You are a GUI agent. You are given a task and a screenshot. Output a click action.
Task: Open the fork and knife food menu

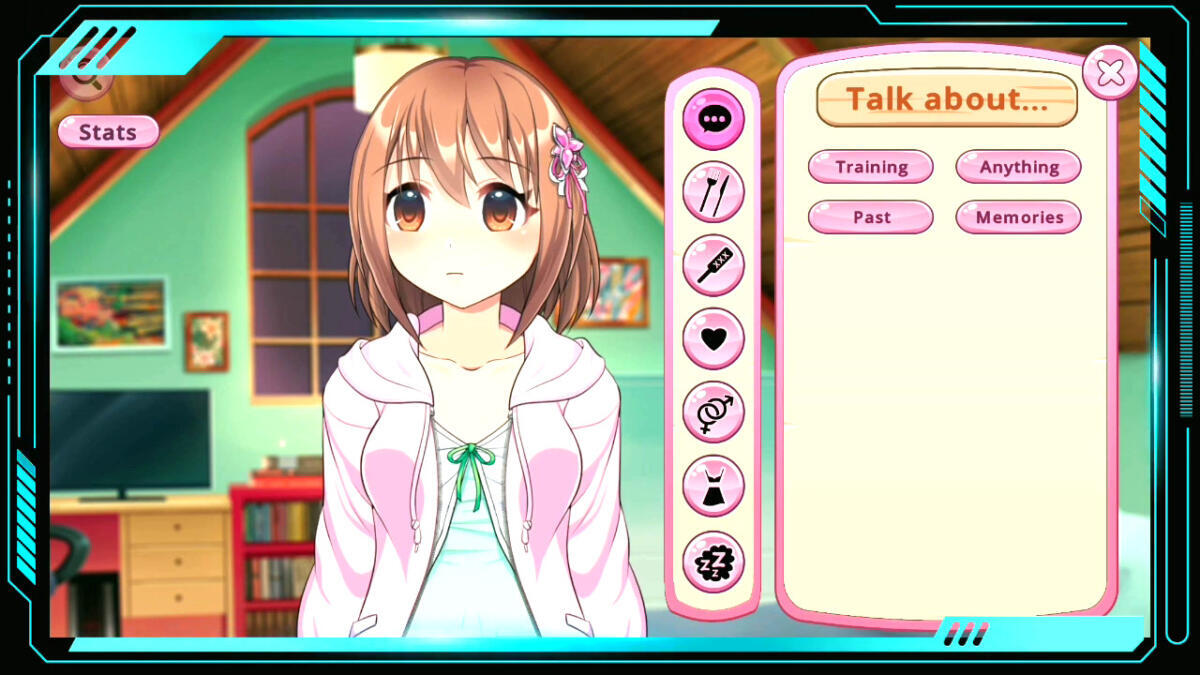click(x=713, y=192)
